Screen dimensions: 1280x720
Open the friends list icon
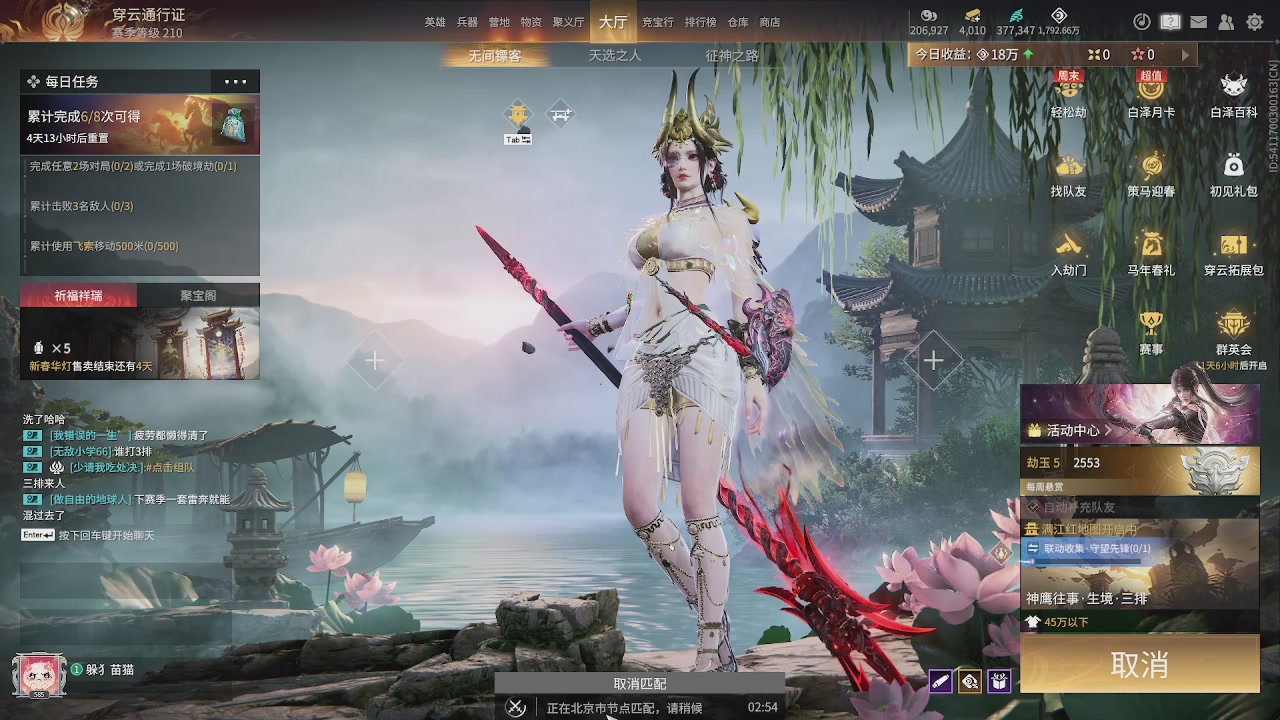pyautogui.click(x=1226, y=22)
